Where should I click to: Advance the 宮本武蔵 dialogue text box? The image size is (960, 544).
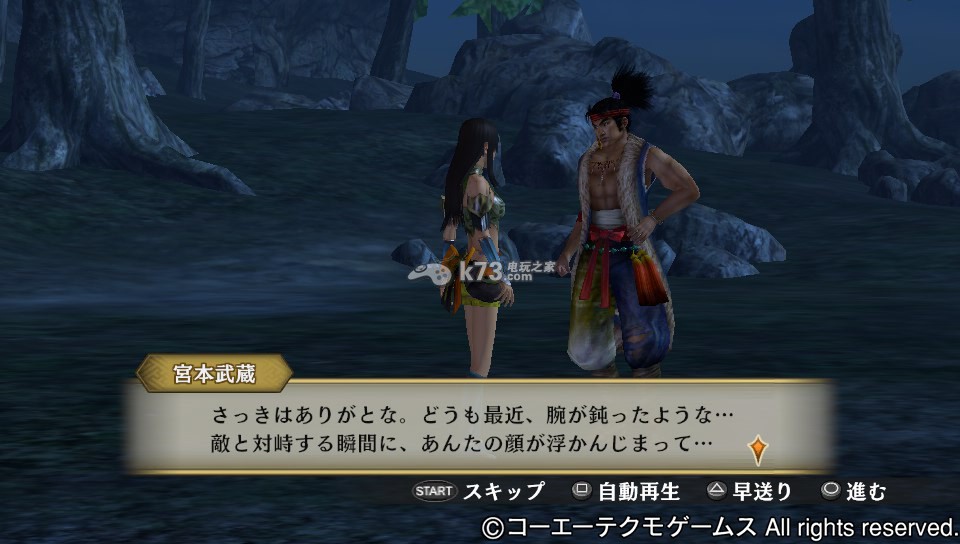[x=477, y=427]
